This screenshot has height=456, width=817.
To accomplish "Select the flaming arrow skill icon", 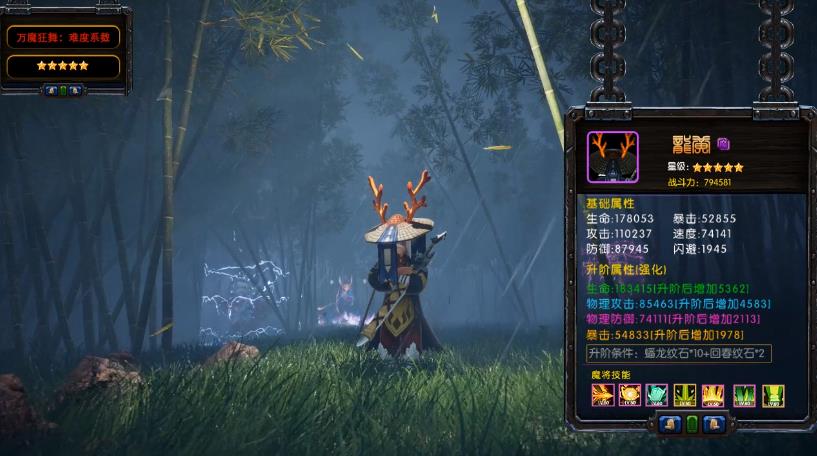I will [601, 395].
